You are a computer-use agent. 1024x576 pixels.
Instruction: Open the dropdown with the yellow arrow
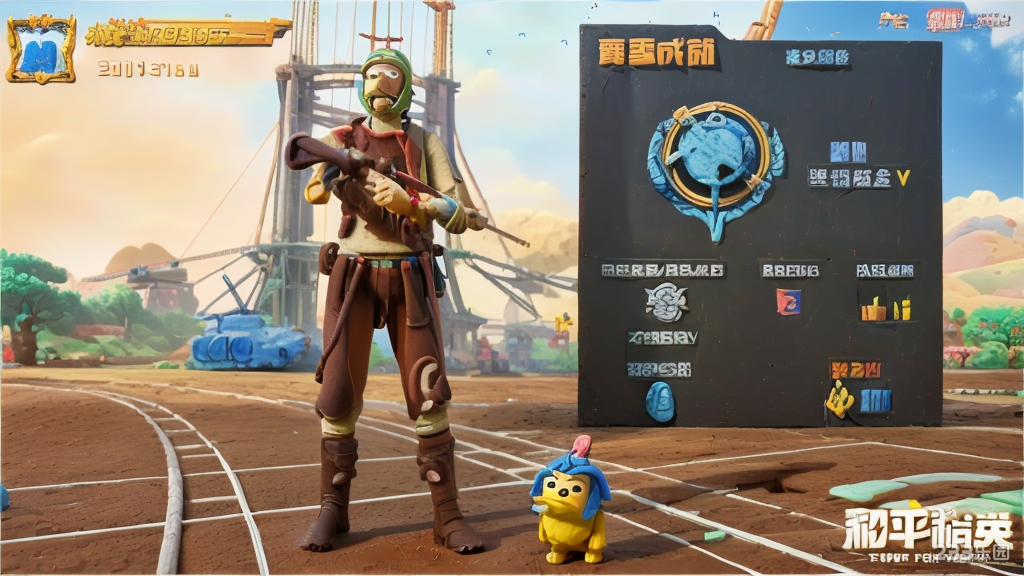903,178
